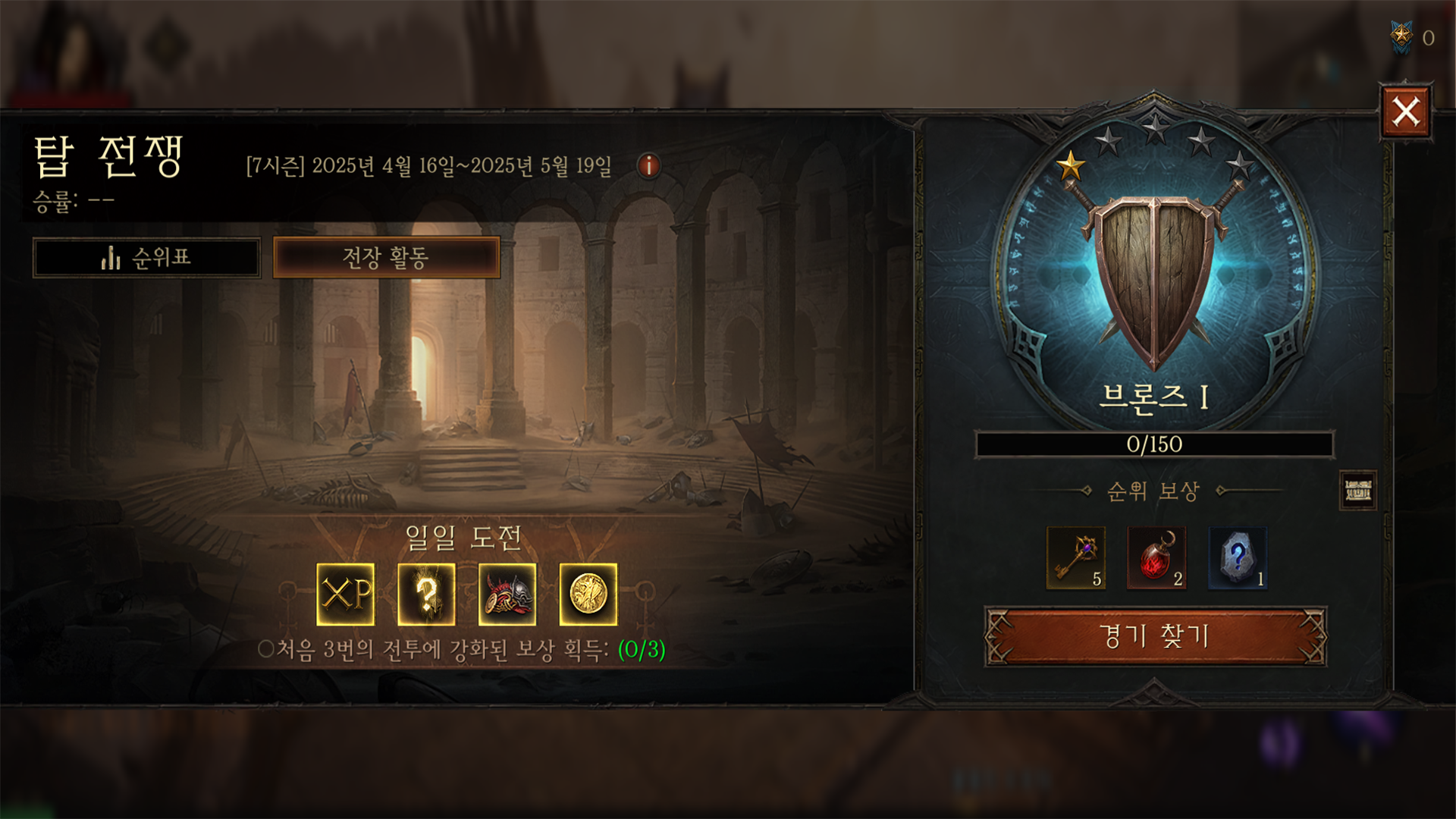Open 전장 활동 battlefield activity
Screen dimensions: 1456x819
(x=386, y=258)
